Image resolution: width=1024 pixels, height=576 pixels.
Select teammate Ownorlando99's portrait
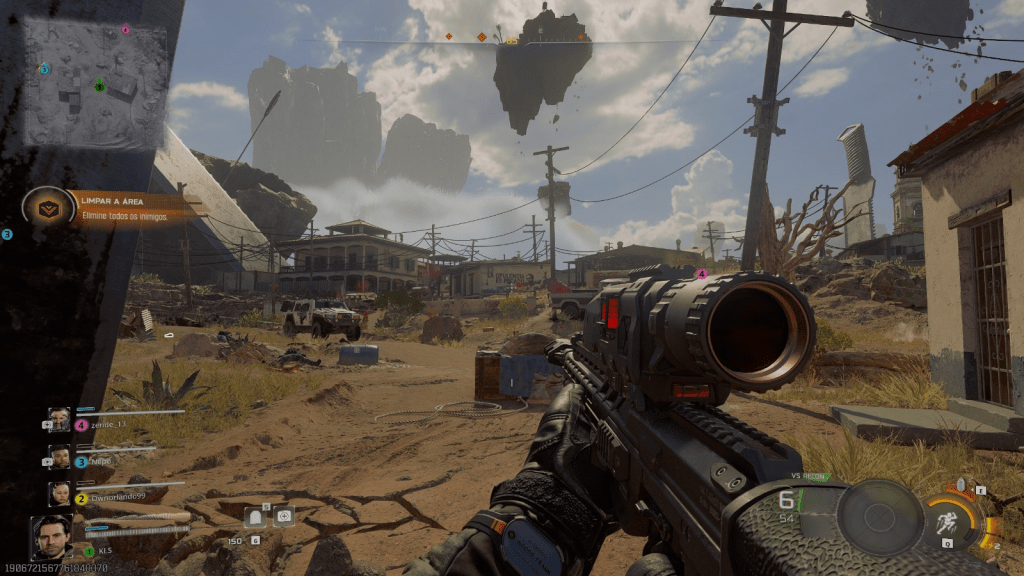click(x=60, y=493)
